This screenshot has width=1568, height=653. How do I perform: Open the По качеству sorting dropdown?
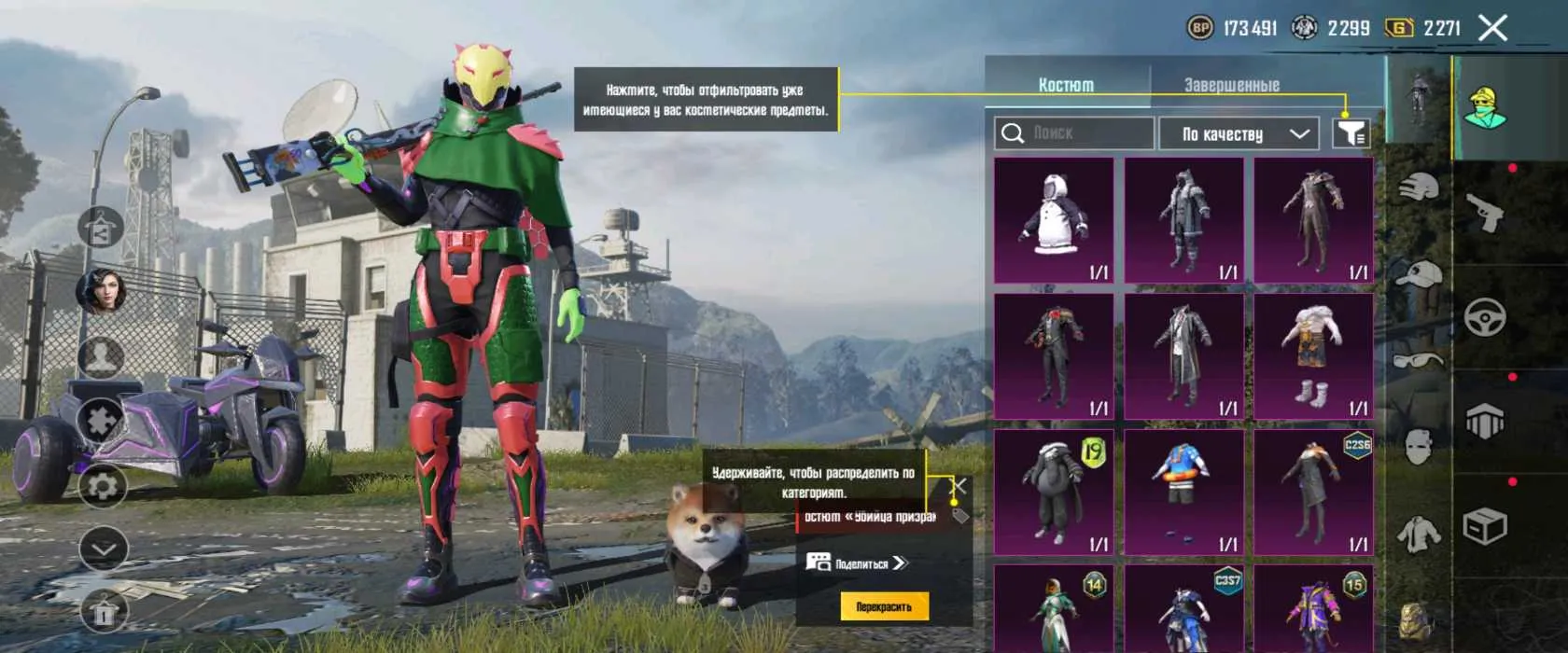point(1239,134)
